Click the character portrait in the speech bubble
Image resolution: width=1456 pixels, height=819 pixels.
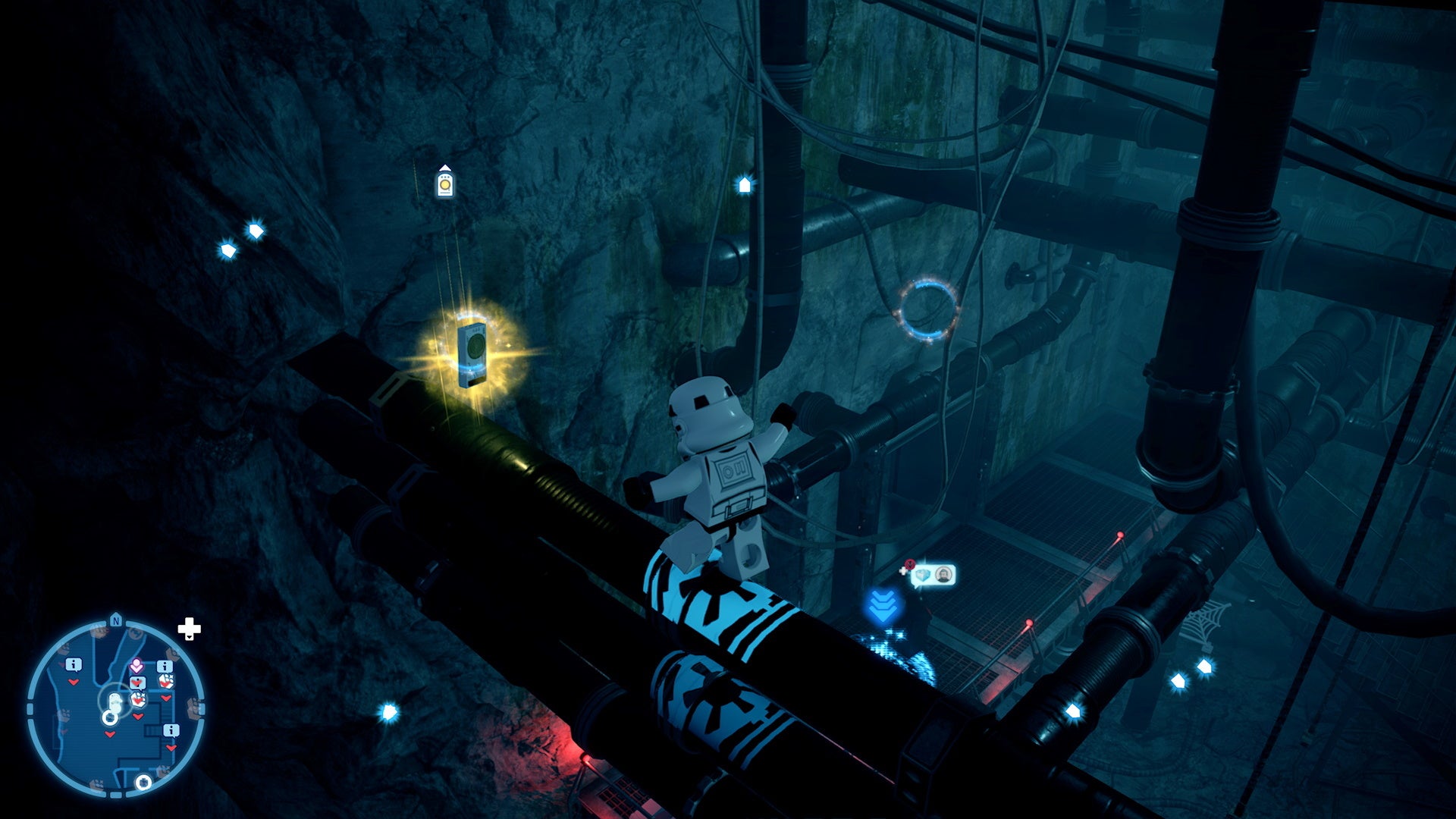[x=943, y=574]
